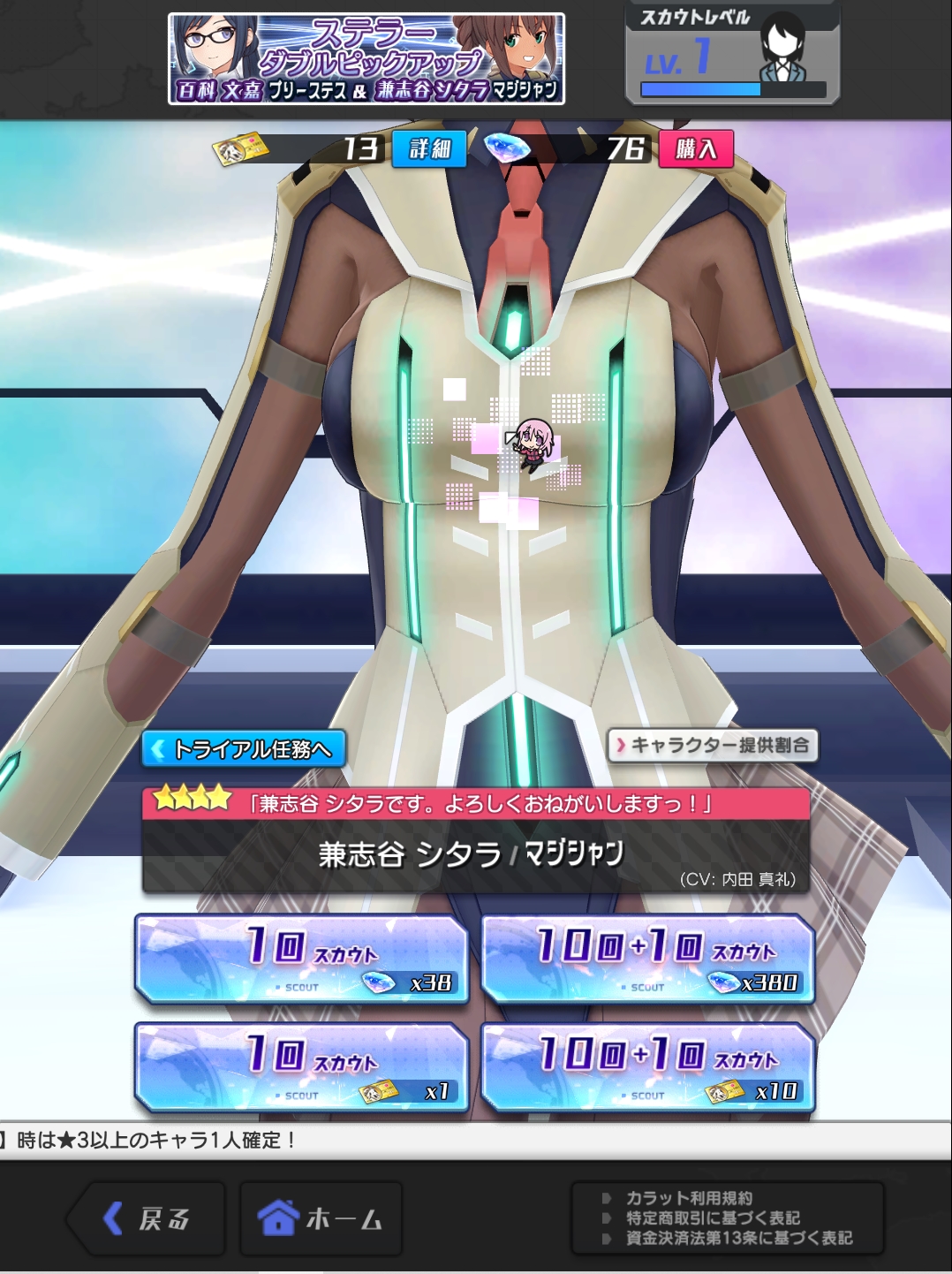The width and height of the screenshot is (952, 1274).
Task: Return to ホーム home screen
Action: click(321, 1219)
